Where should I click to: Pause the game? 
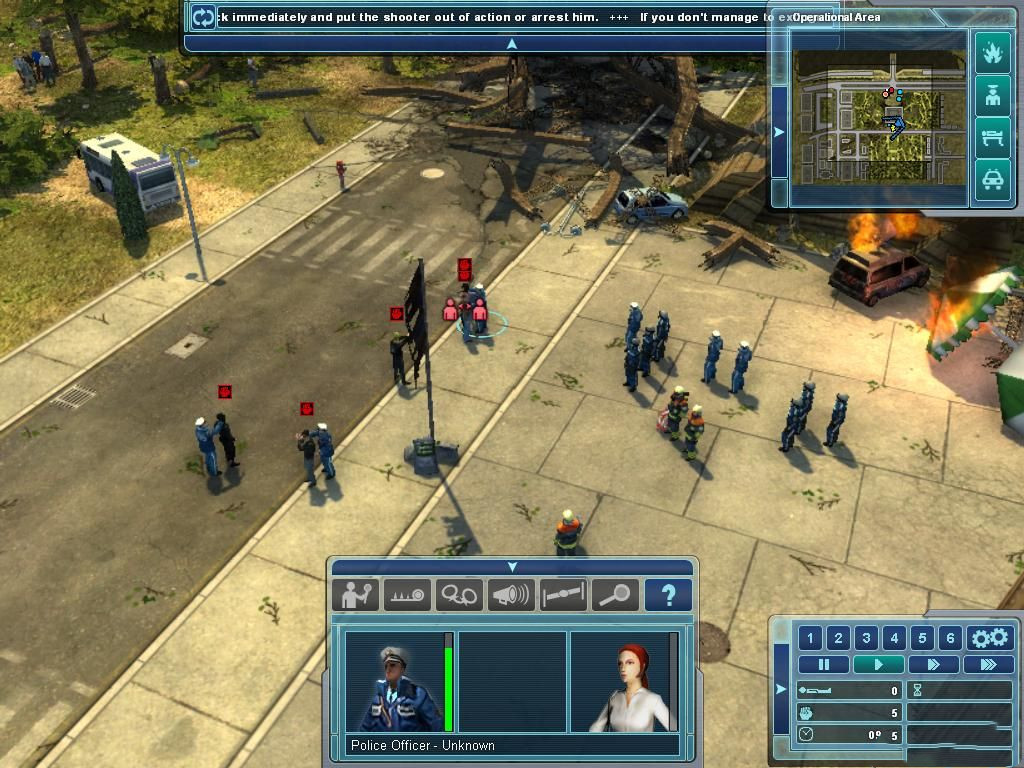point(825,664)
